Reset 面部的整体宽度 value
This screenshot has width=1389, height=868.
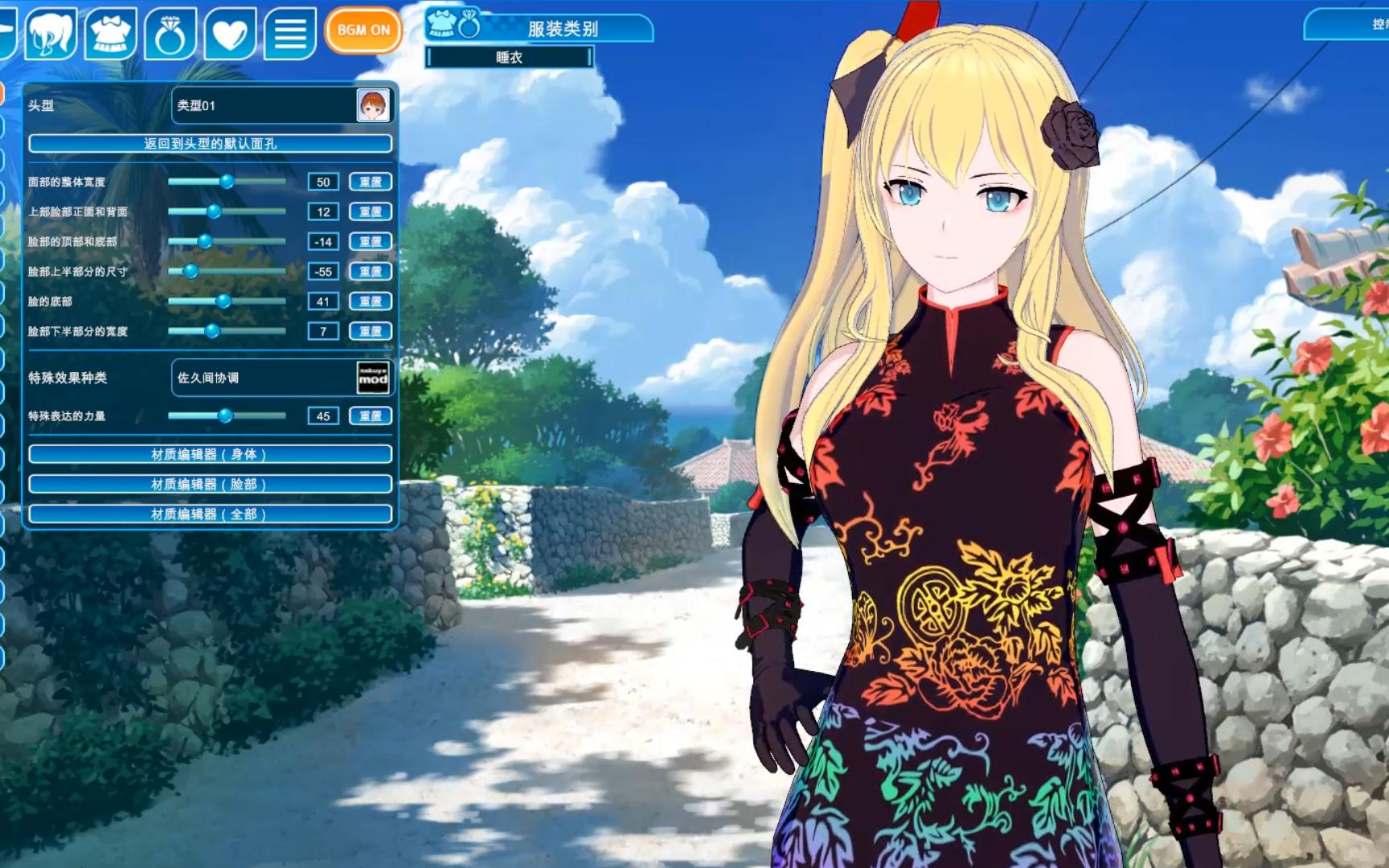371,182
